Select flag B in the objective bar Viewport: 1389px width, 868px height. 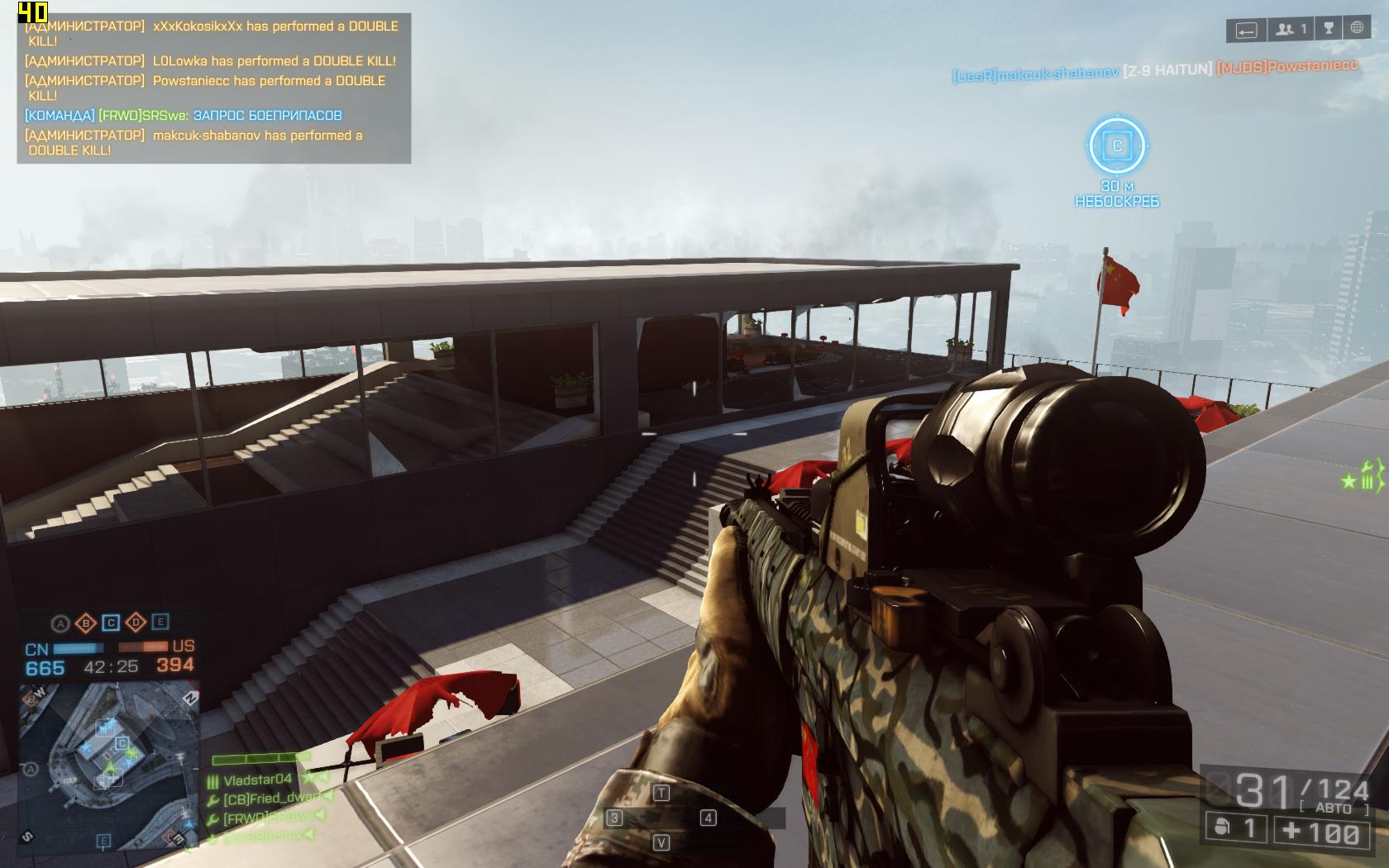click(x=85, y=622)
